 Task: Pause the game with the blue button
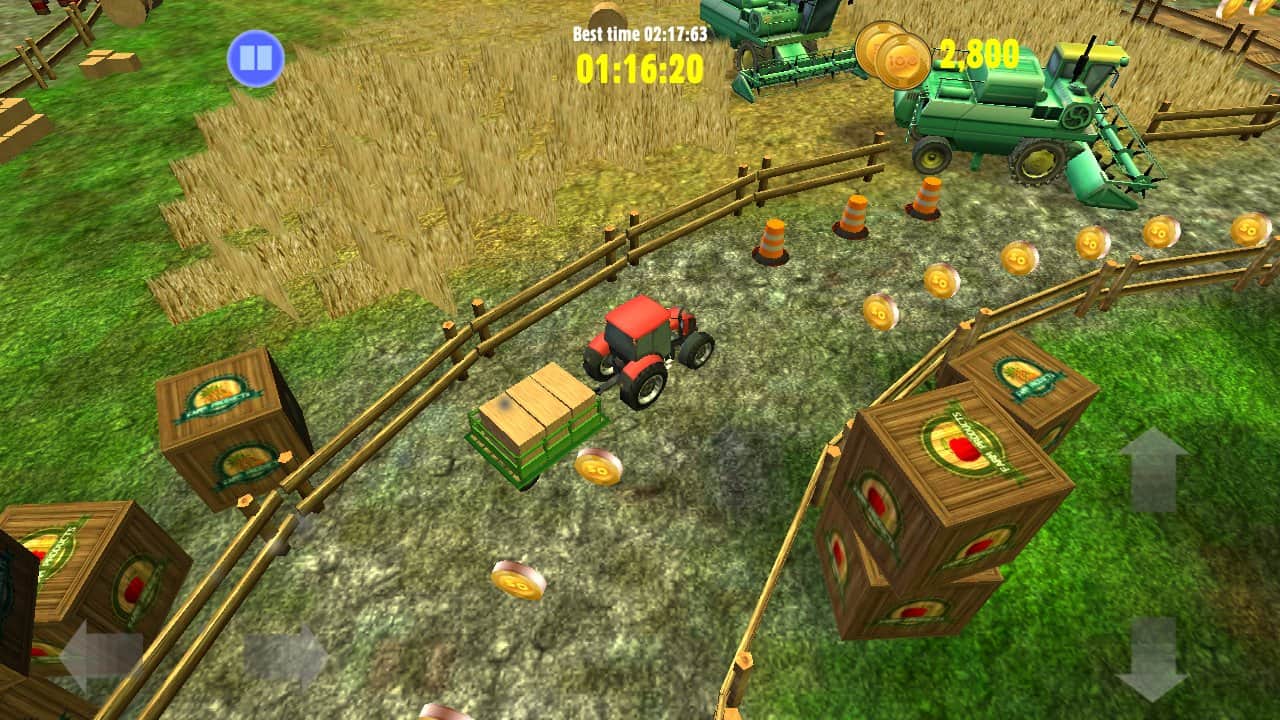(x=255, y=59)
